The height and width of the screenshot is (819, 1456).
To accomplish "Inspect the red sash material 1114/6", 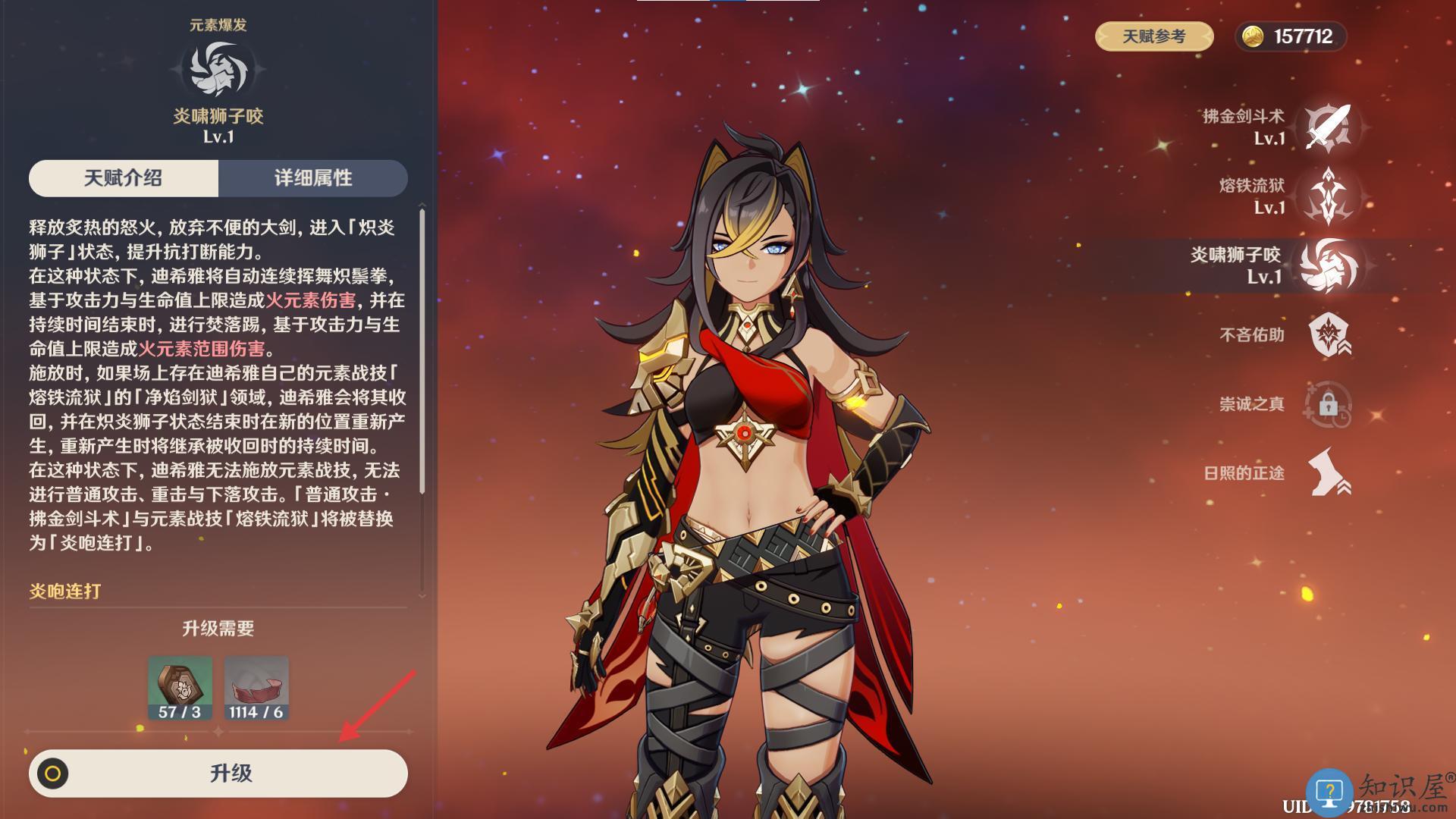I will point(256,688).
